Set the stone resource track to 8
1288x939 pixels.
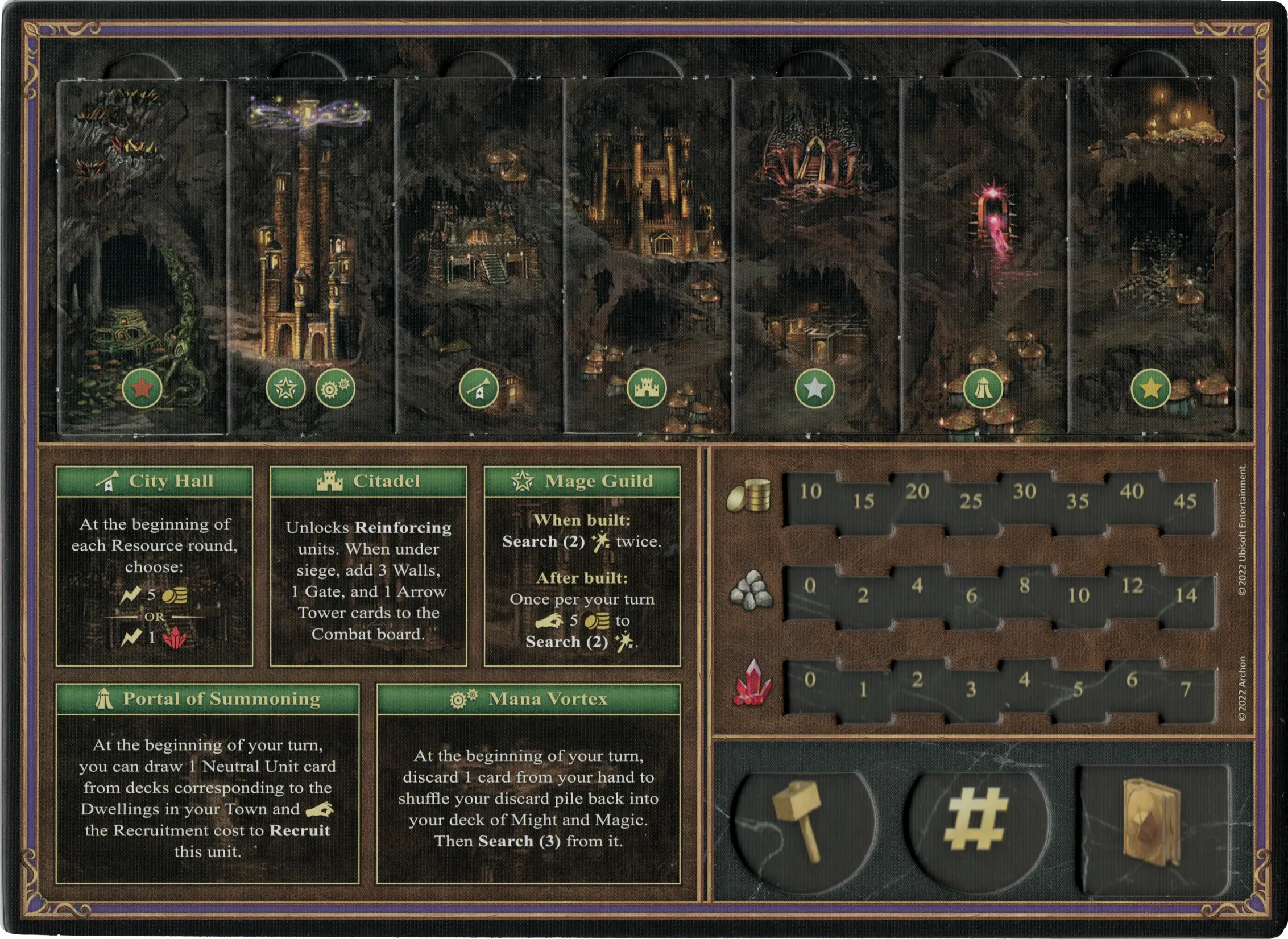point(1024,586)
